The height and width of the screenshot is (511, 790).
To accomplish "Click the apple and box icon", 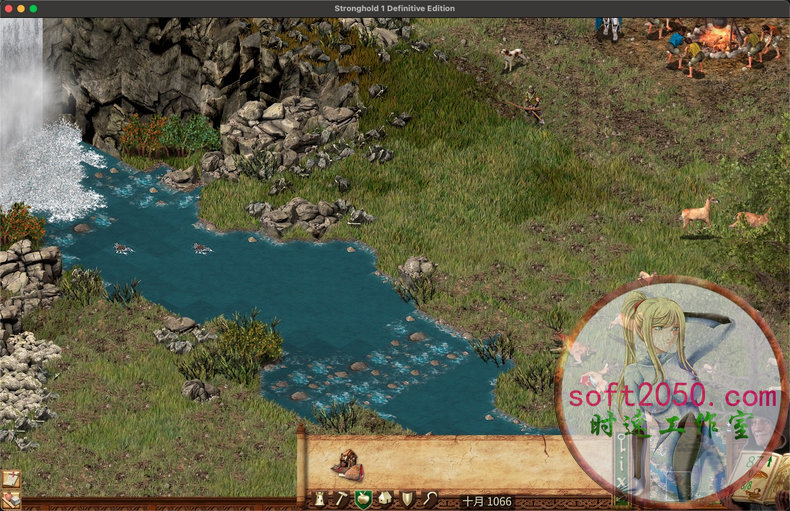I will tap(11, 500).
